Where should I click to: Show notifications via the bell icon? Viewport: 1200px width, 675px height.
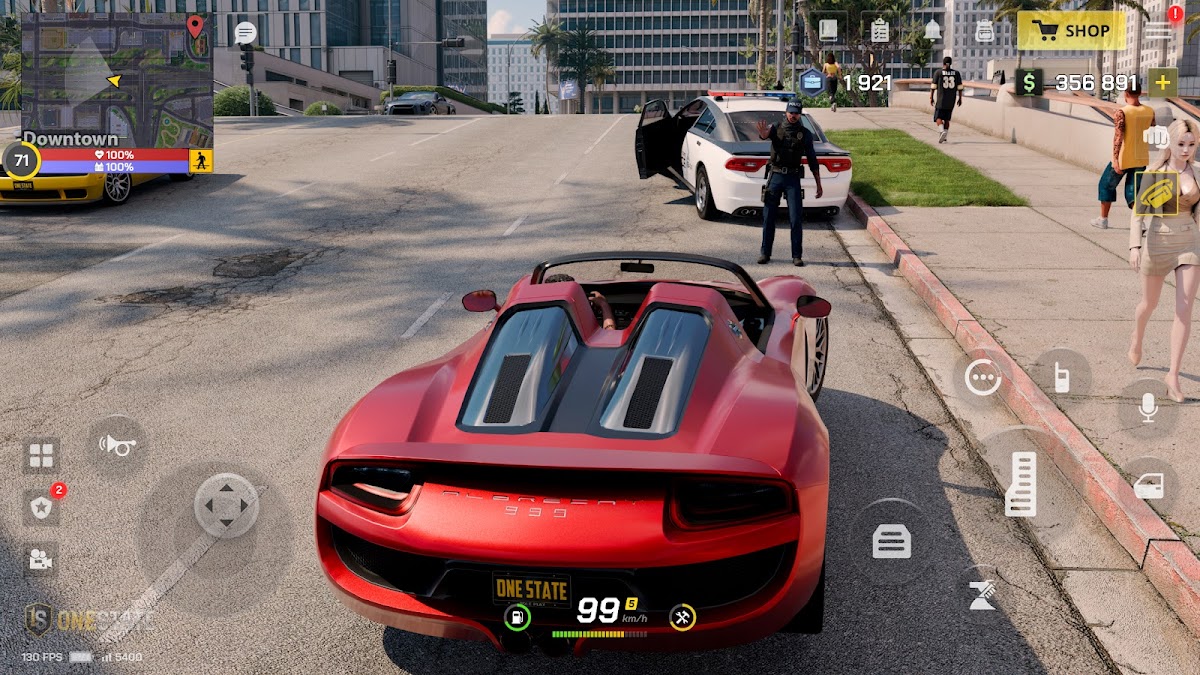[x=932, y=30]
